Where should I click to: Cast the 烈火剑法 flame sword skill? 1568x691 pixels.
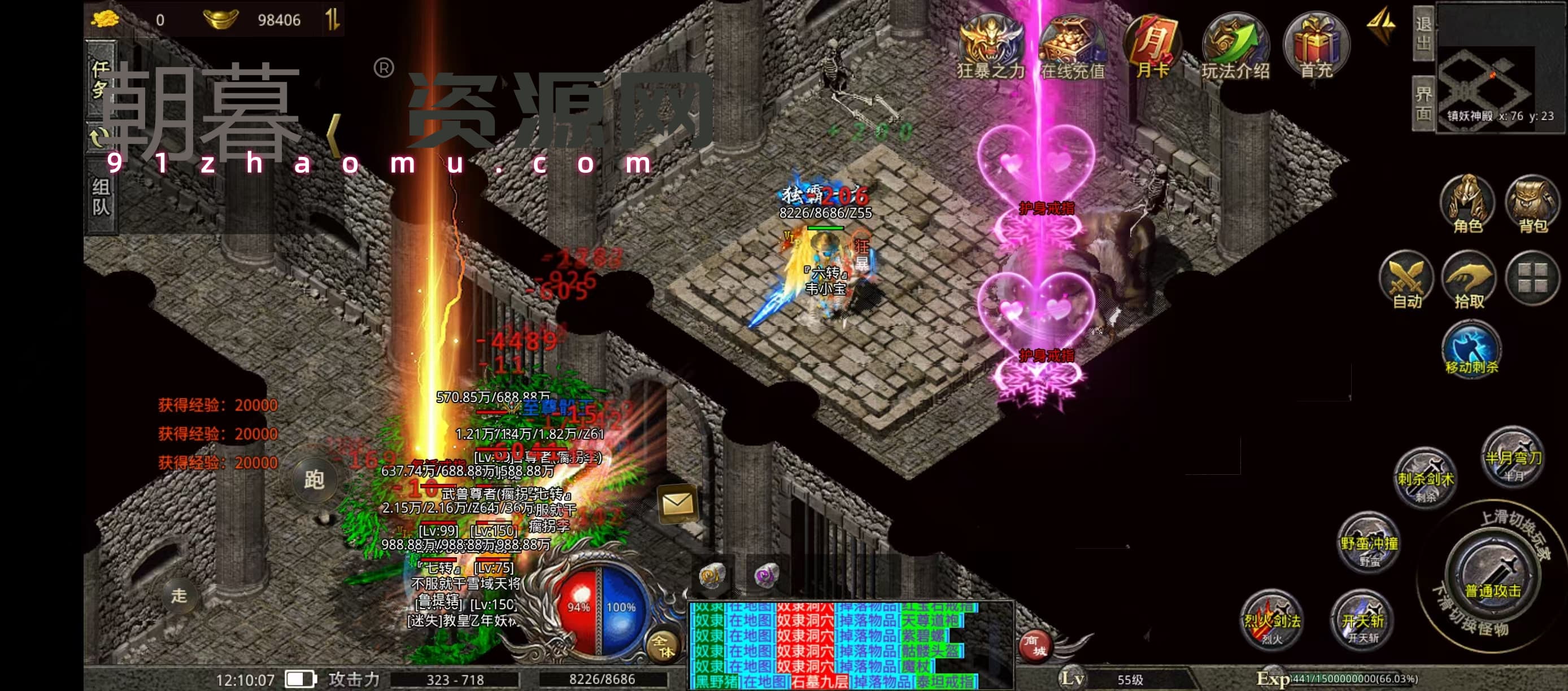1271,619
